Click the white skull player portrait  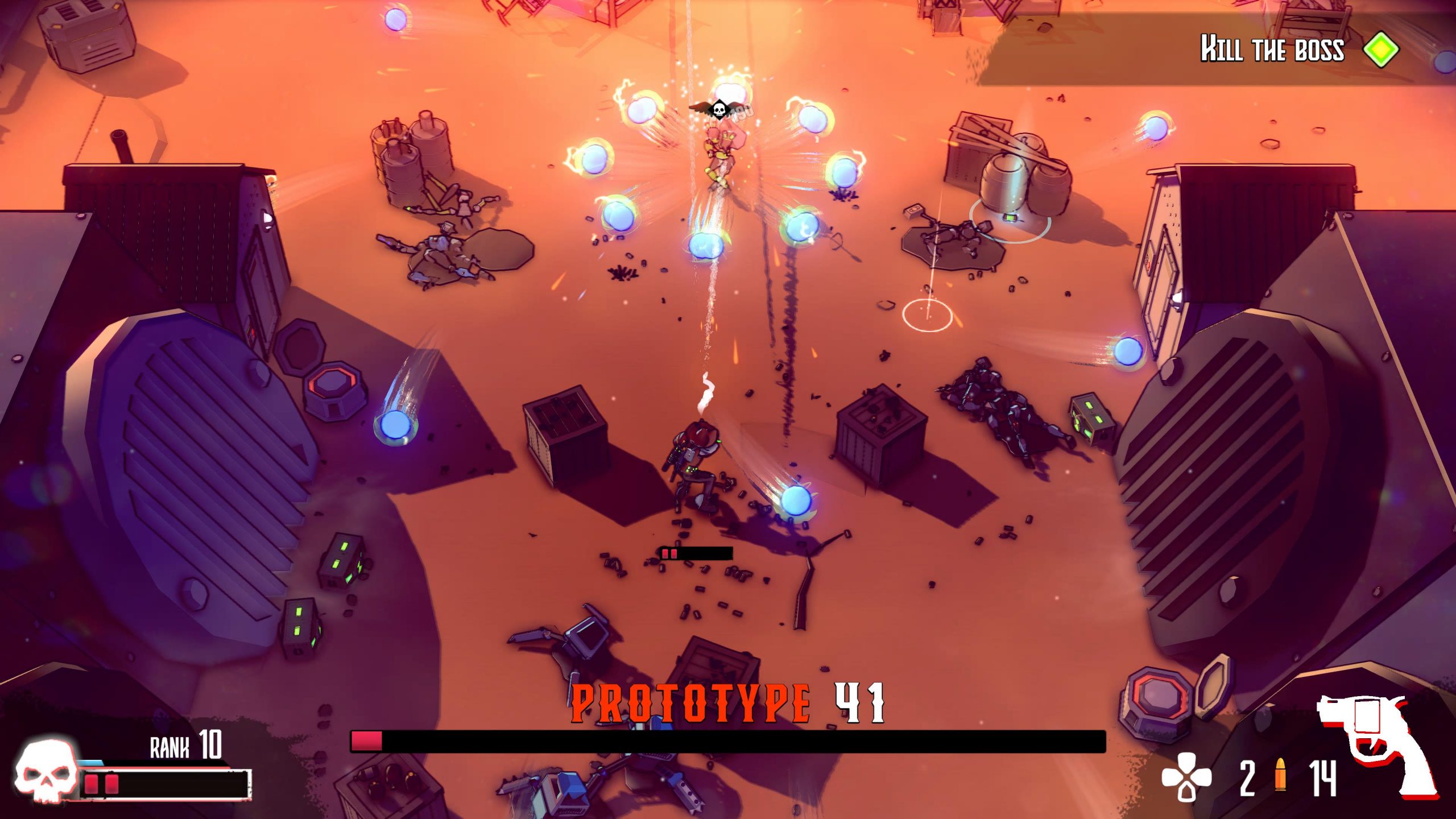pyautogui.click(x=45, y=771)
